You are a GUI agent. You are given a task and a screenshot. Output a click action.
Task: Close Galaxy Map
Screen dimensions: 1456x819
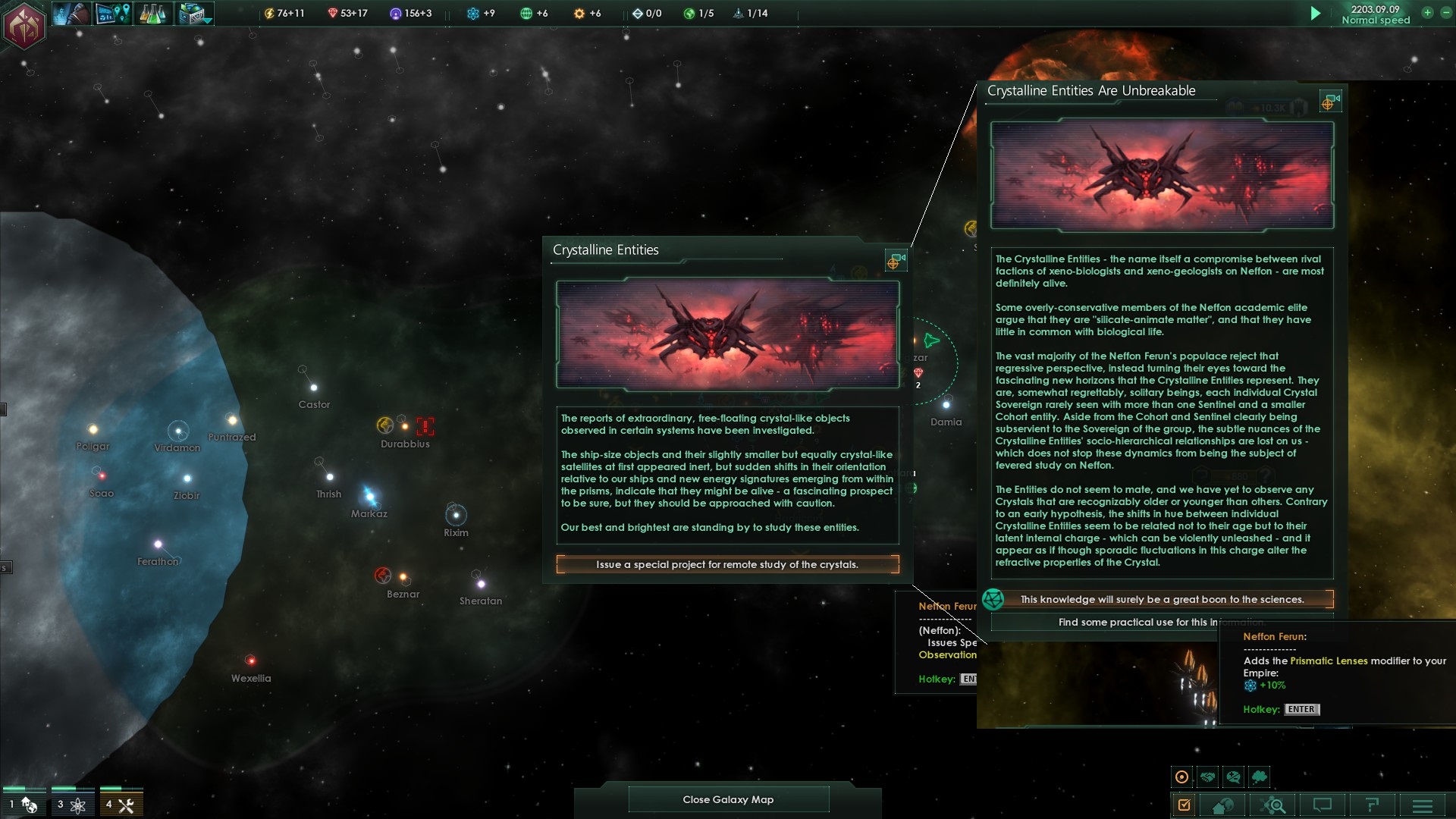(728, 799)
